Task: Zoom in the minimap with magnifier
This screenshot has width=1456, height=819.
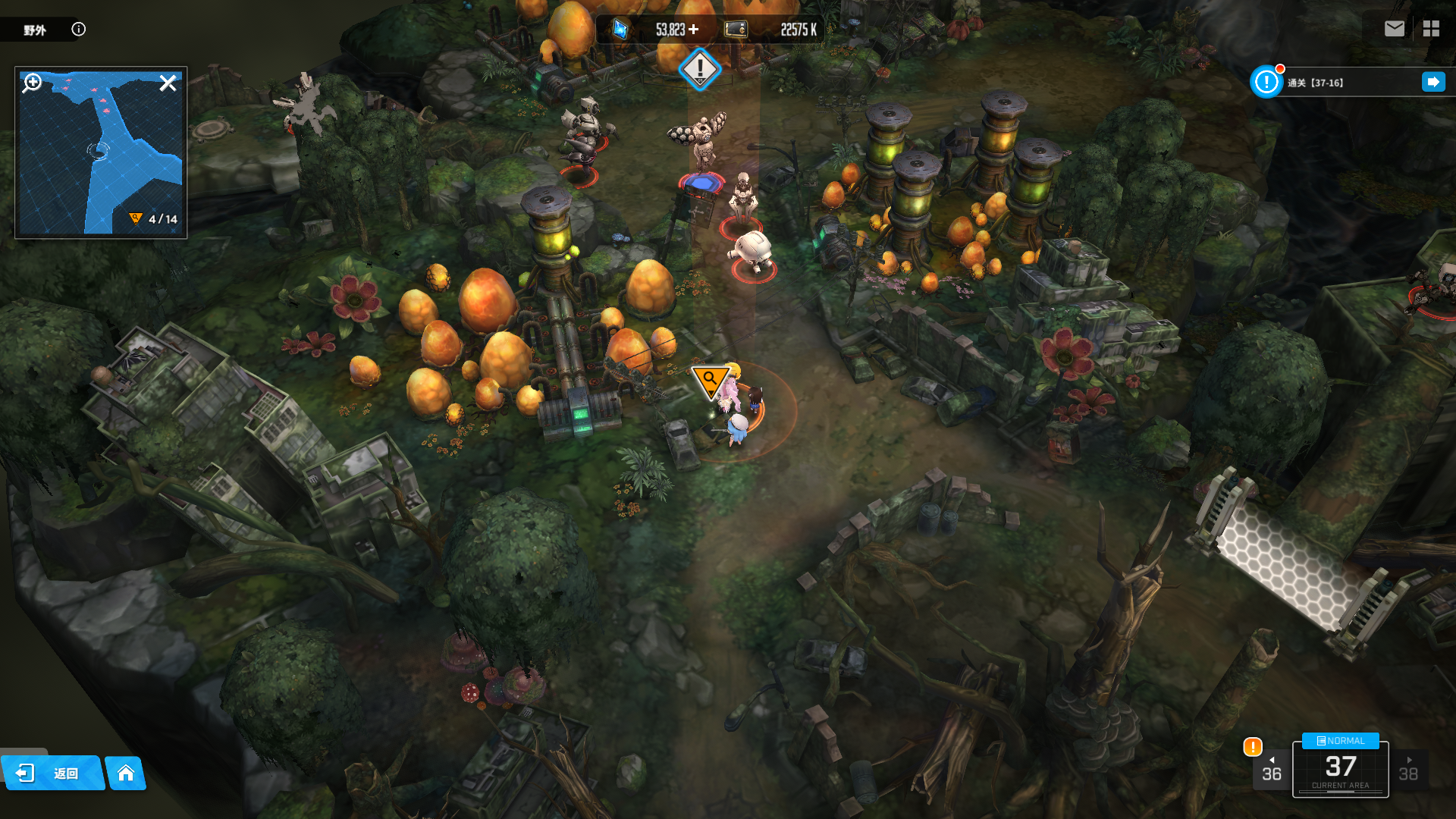Action: pos(33,83)
